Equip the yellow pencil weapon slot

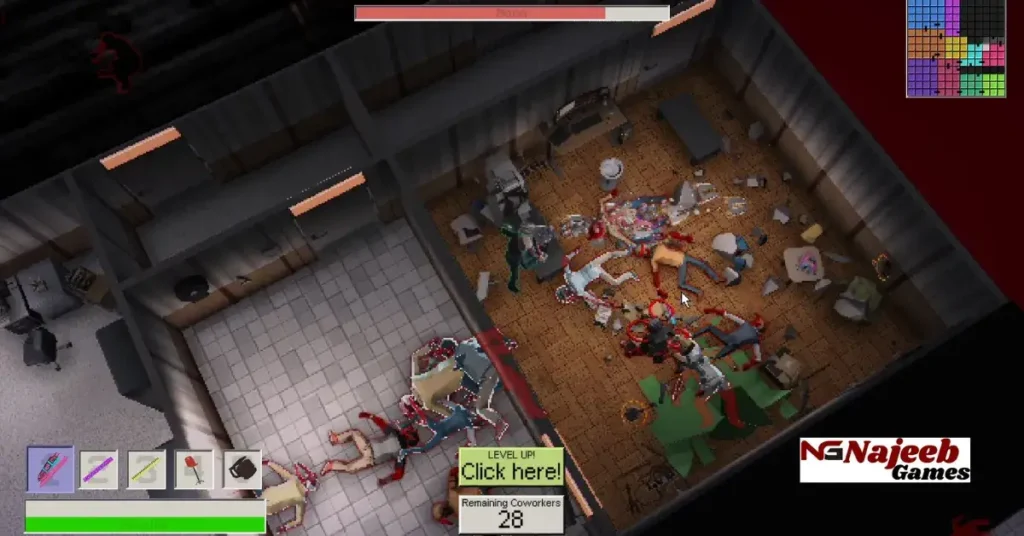147,469
